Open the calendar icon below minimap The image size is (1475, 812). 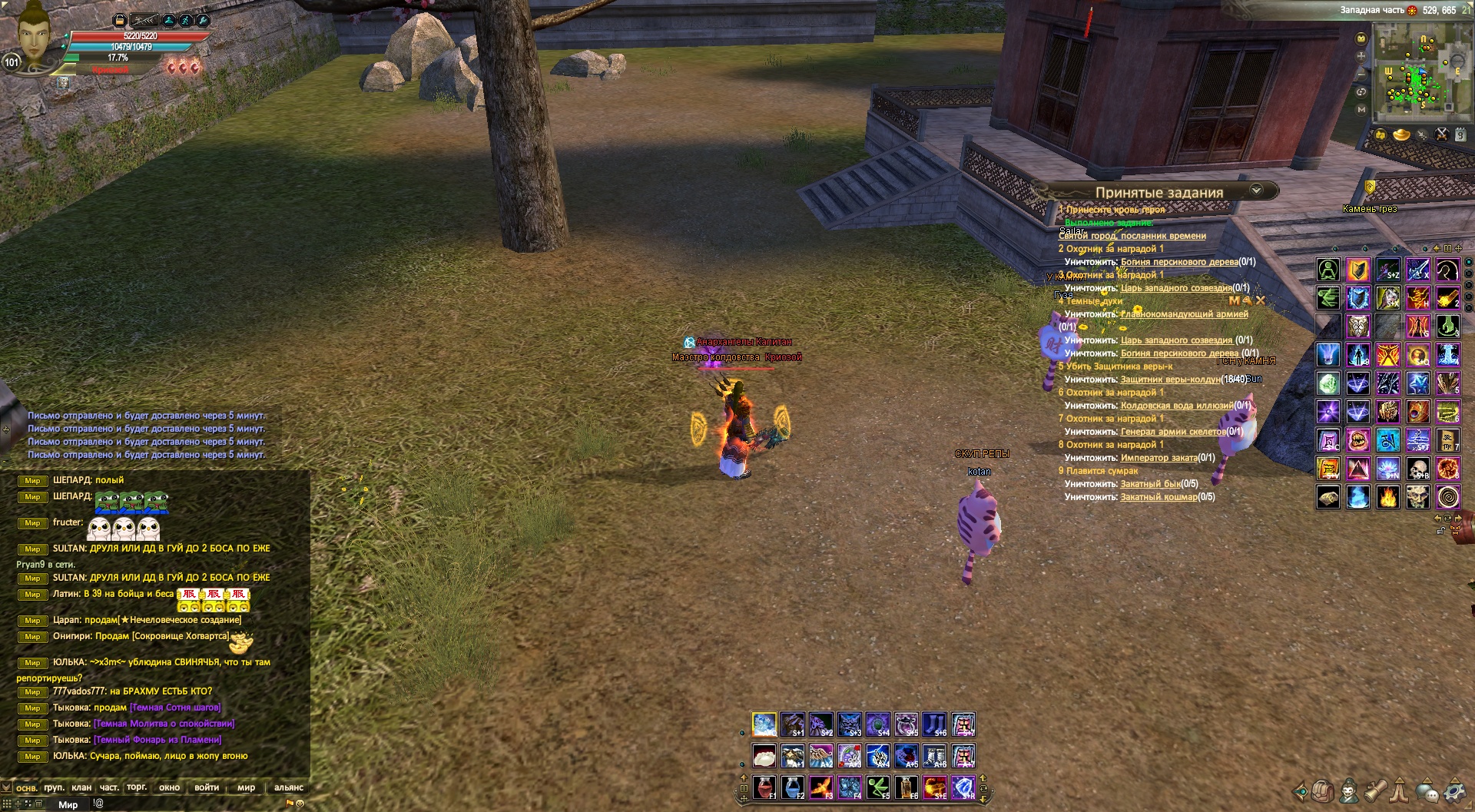(1460, 135)
